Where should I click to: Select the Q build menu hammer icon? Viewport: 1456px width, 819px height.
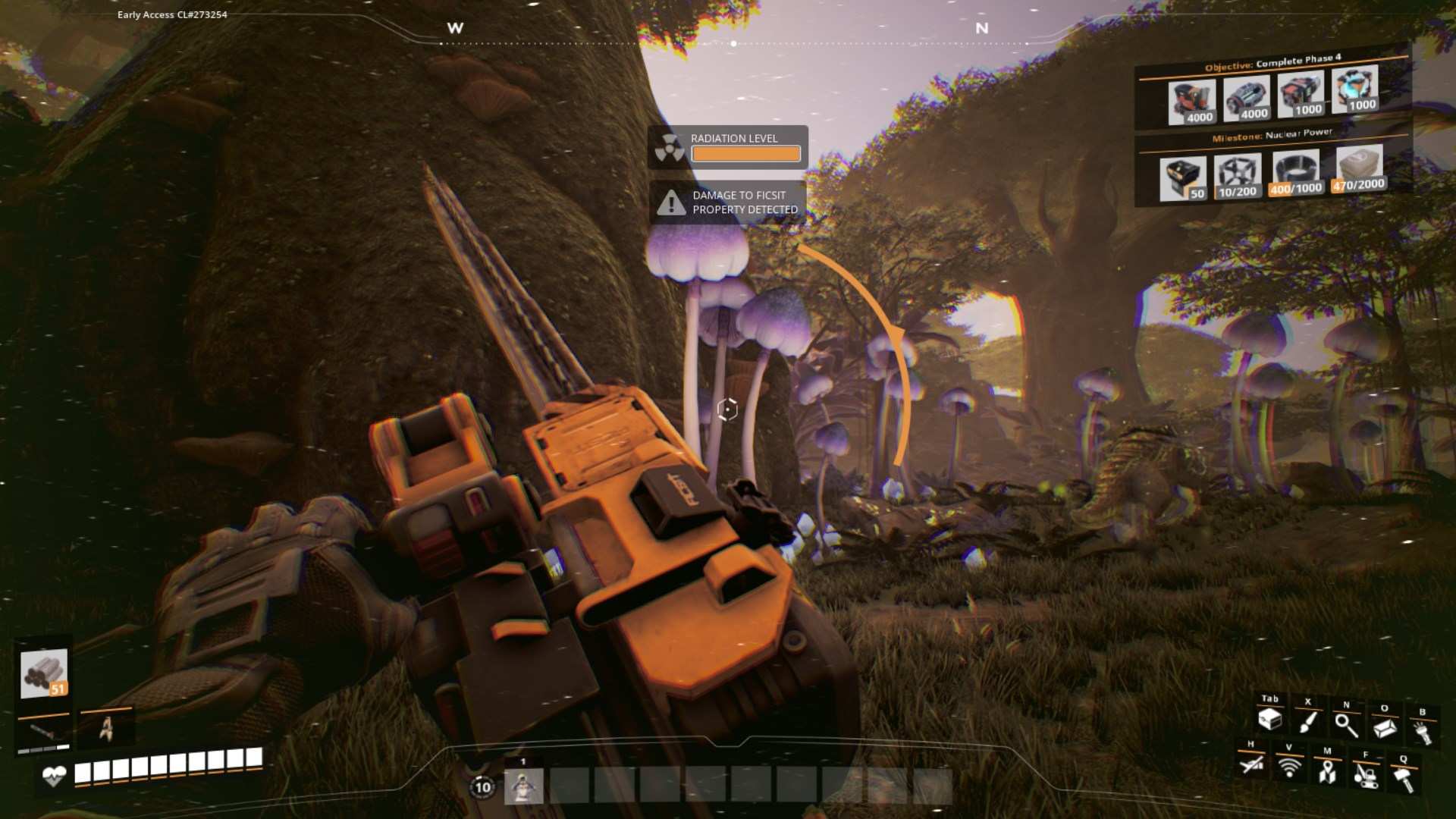click(x=1404, y=776)
